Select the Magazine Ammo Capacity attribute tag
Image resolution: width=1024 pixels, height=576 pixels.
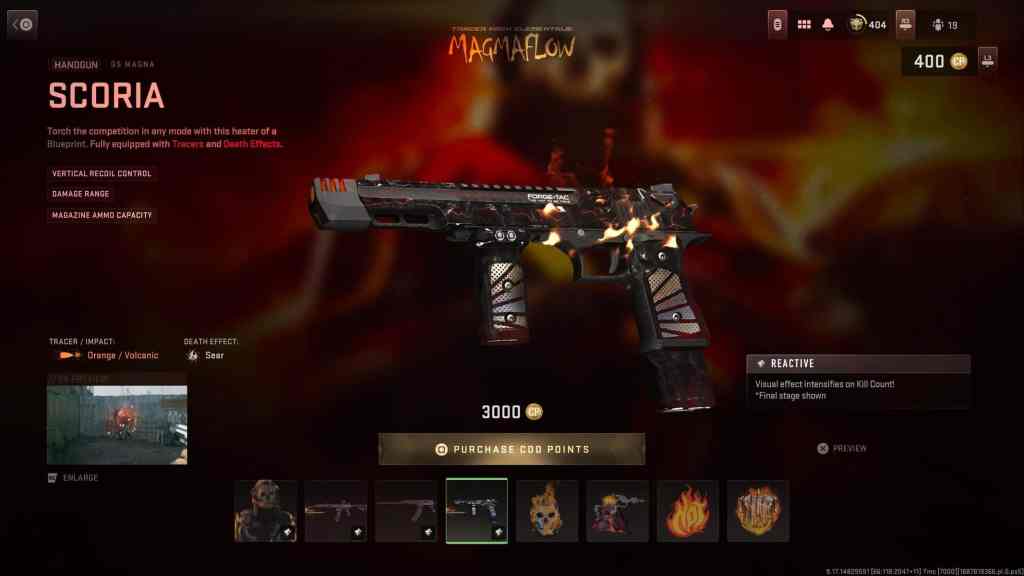point(103,215)
